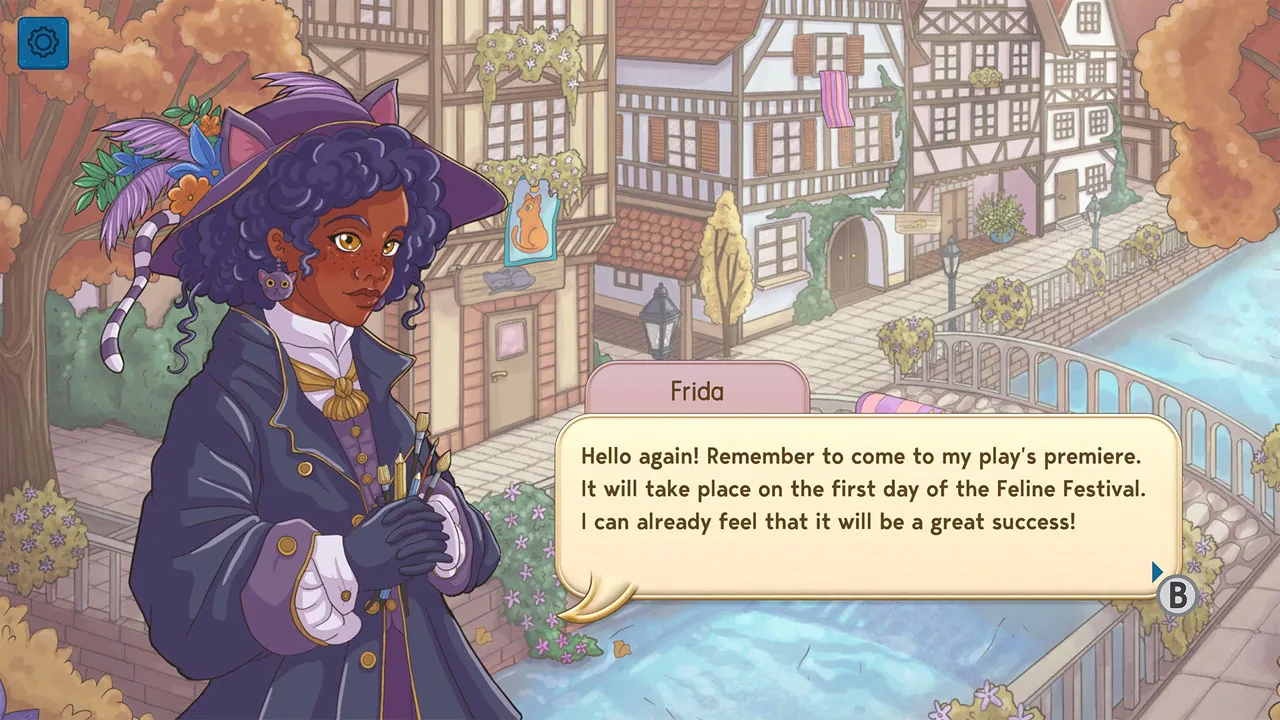Toggle the settings panel via the gear button
Screen dimensions: 1280x720
(42, 44)
